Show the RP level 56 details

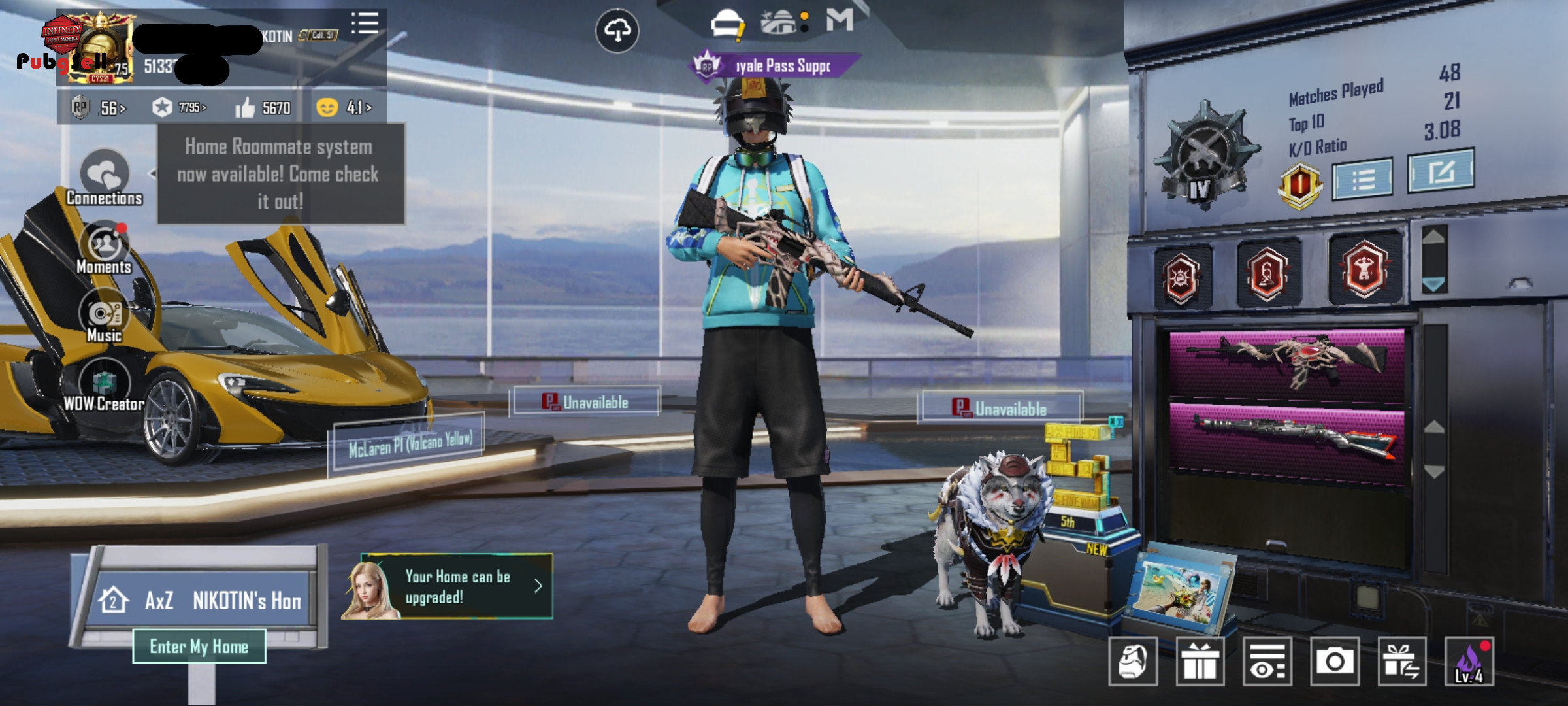pos(99,108)
